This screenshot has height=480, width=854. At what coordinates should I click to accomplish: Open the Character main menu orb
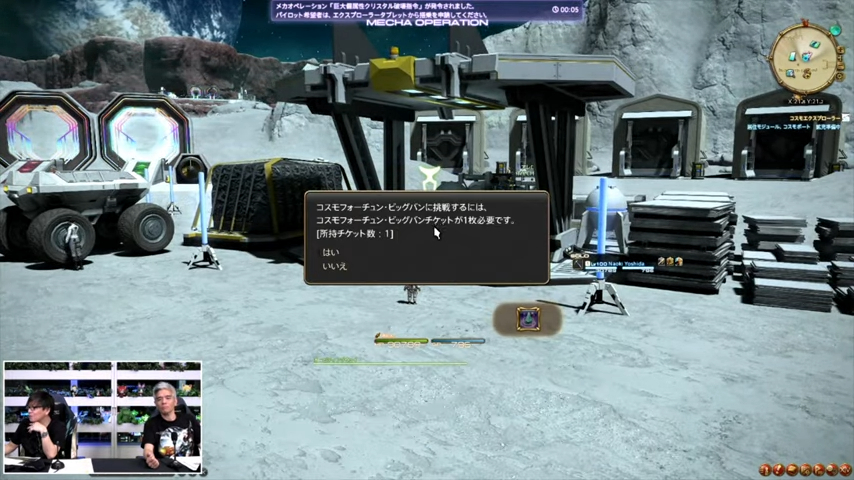click(765, 469)
